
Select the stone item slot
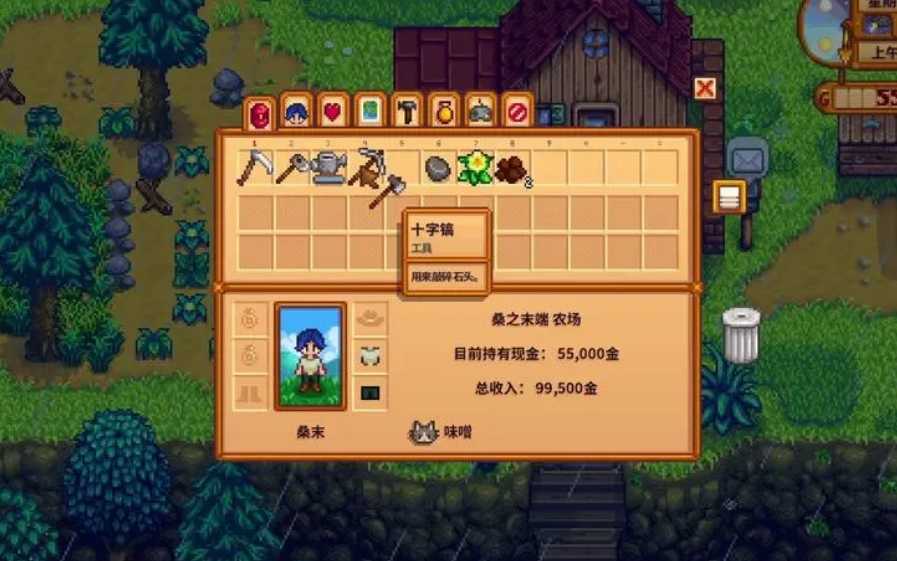[437, 169]
